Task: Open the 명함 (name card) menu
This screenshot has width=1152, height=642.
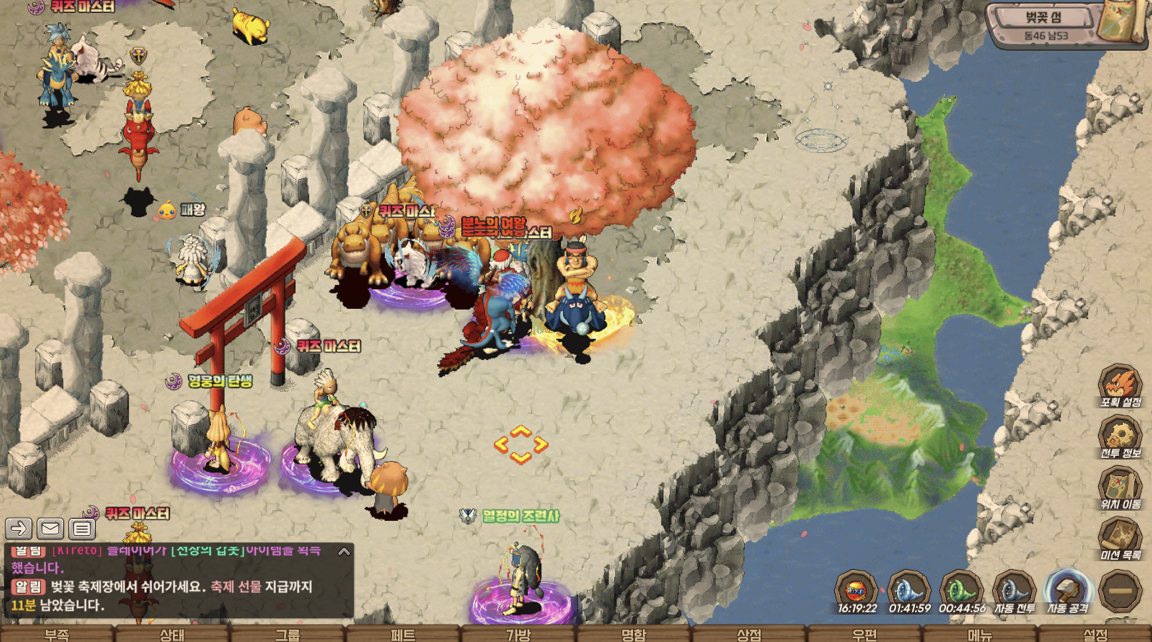Action: 634,634
